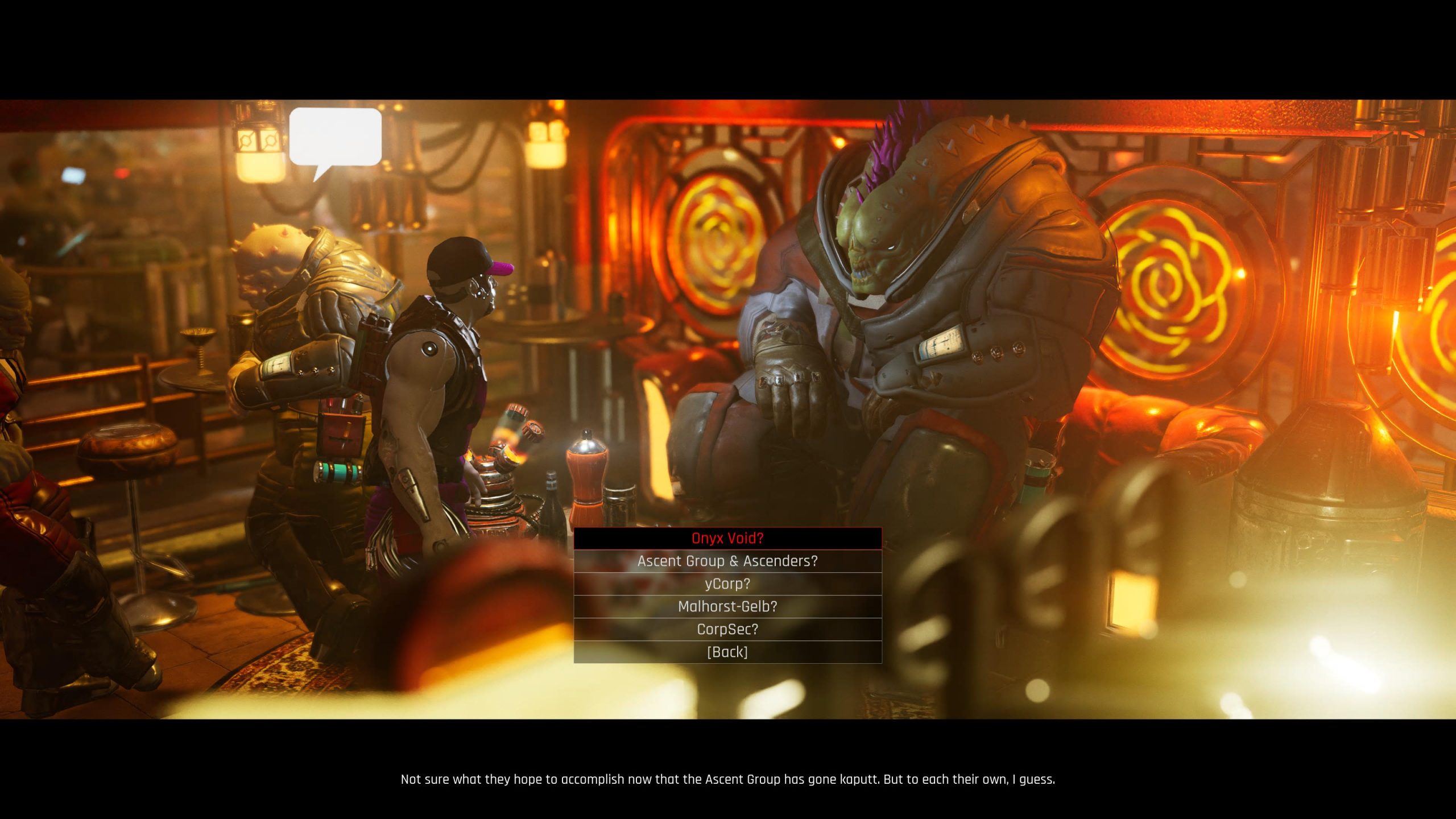Go back with the [Back] option
This screenshot has width=1456, height=819.
(727, 652)
